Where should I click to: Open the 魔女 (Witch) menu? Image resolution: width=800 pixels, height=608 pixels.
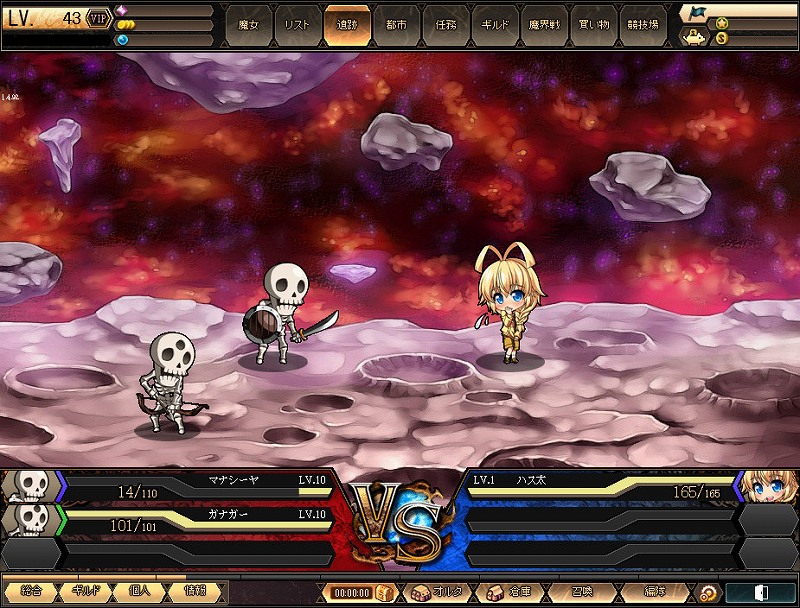point(248,24)
